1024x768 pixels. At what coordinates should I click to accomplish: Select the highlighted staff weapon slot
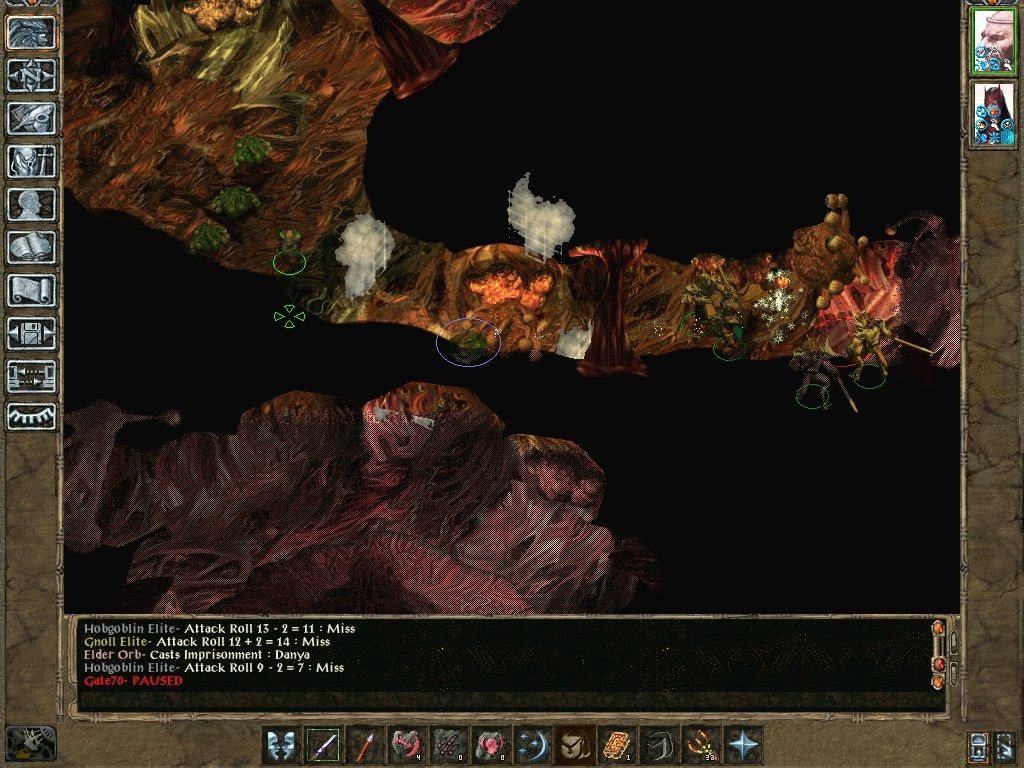[322, 746]
